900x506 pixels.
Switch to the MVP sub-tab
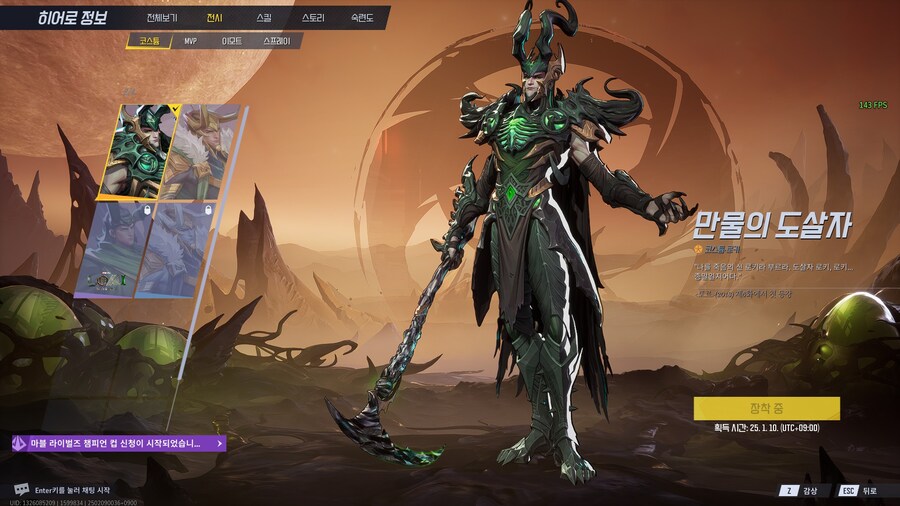pyautogui.click(x=190, y=42)
